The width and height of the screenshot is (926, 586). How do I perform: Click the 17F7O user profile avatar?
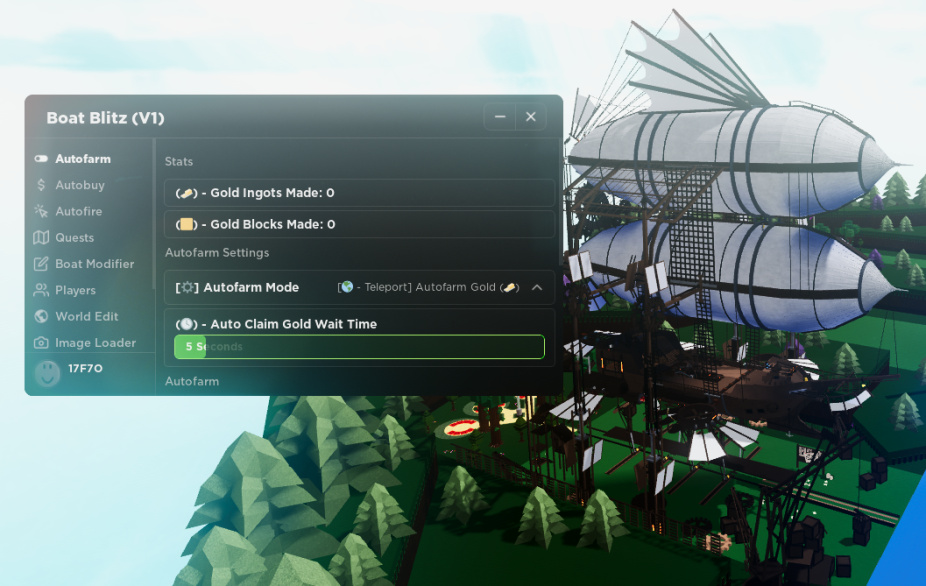click(47, 373)
